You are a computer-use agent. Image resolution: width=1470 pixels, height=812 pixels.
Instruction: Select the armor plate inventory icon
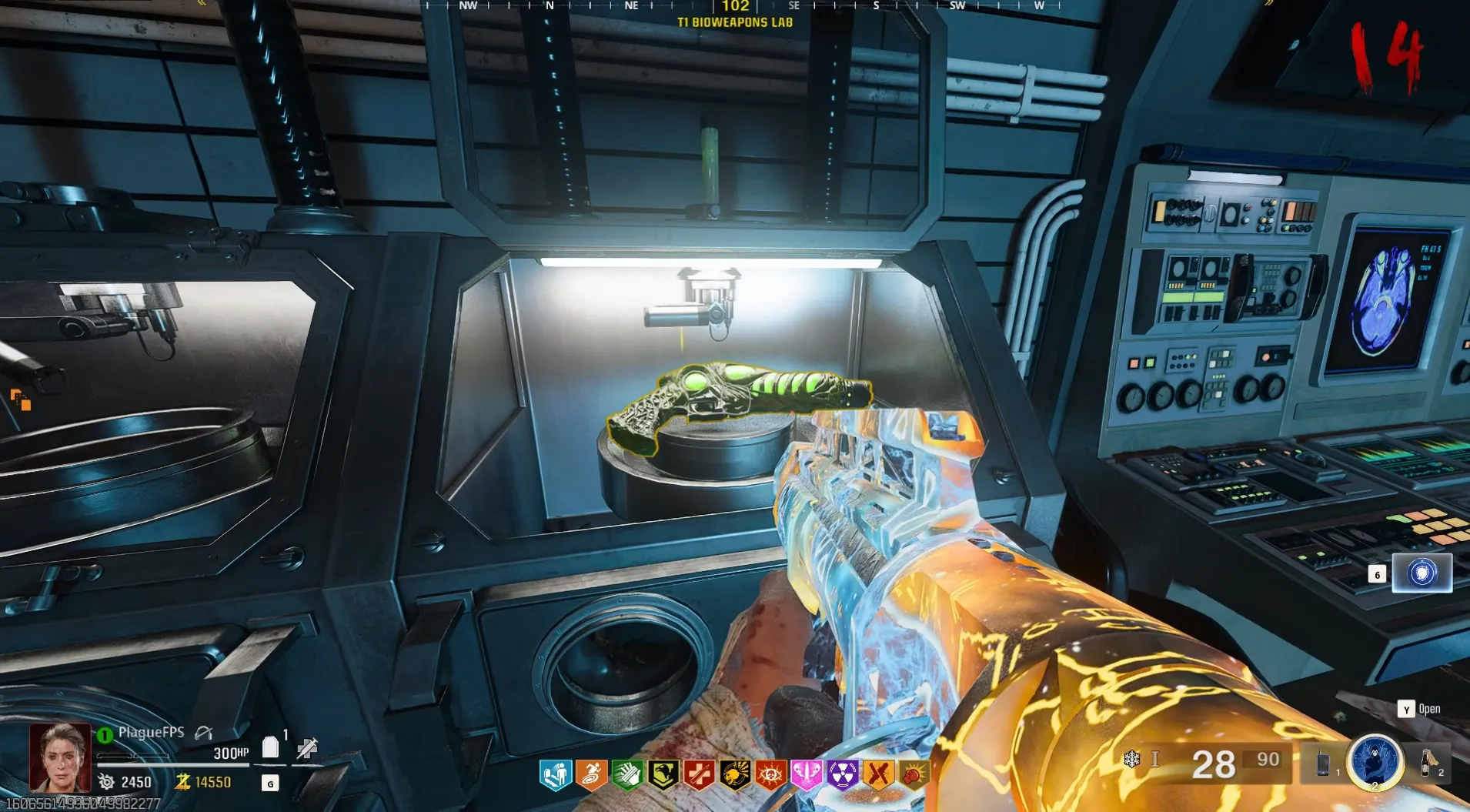coord(270,747)
